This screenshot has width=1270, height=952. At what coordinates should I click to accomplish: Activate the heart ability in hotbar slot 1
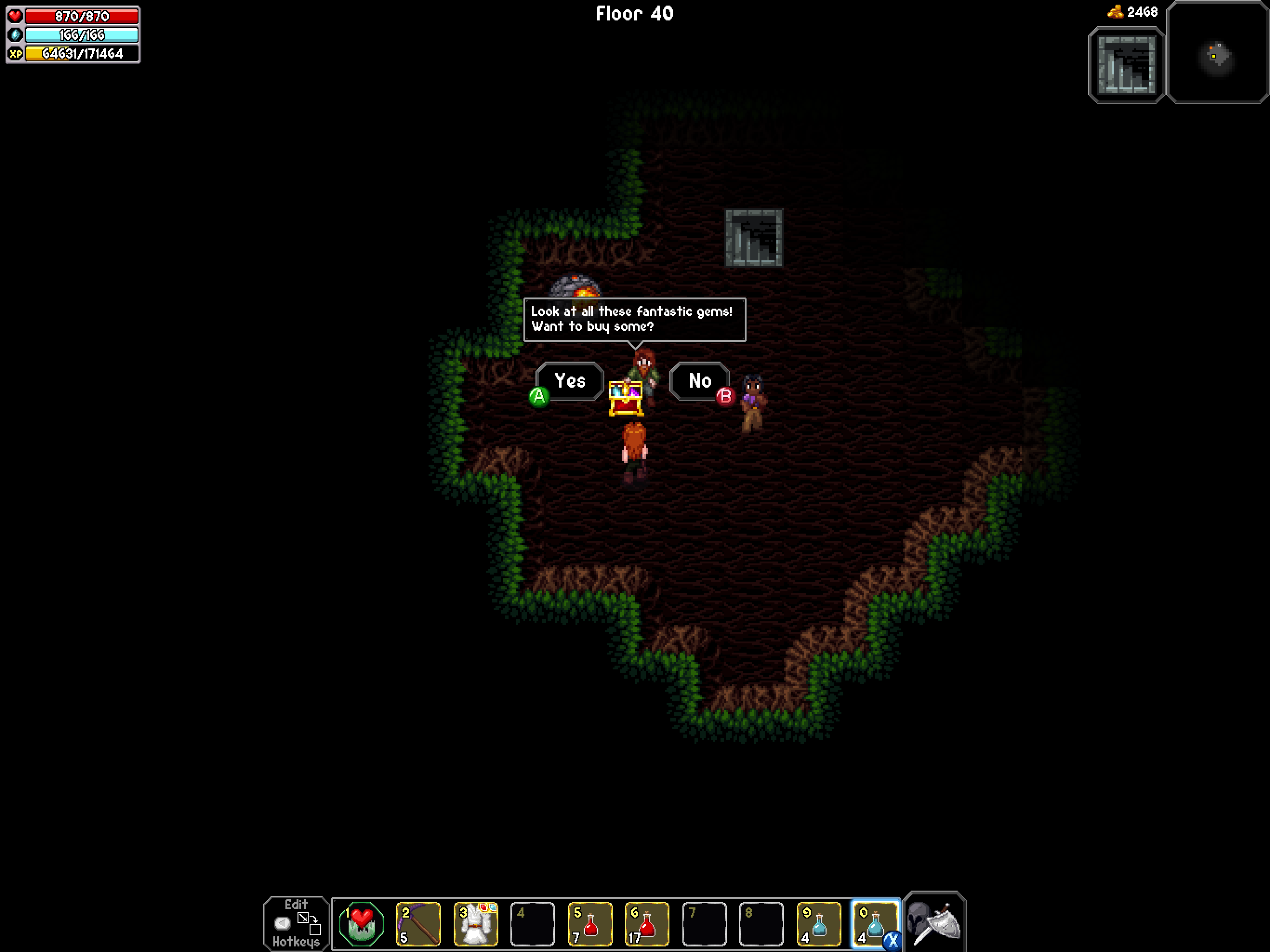click(x=361, y=923)
